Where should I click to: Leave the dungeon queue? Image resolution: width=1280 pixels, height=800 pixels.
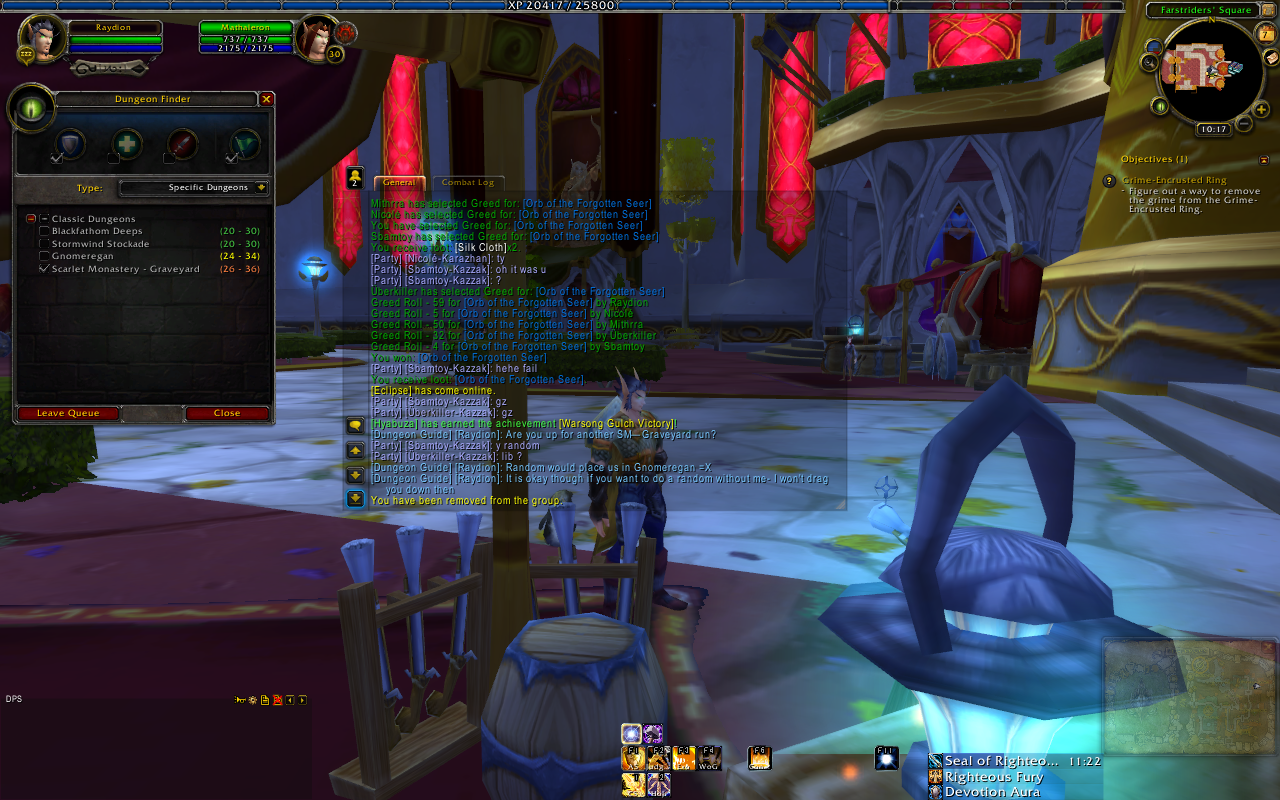pos(68,413)
